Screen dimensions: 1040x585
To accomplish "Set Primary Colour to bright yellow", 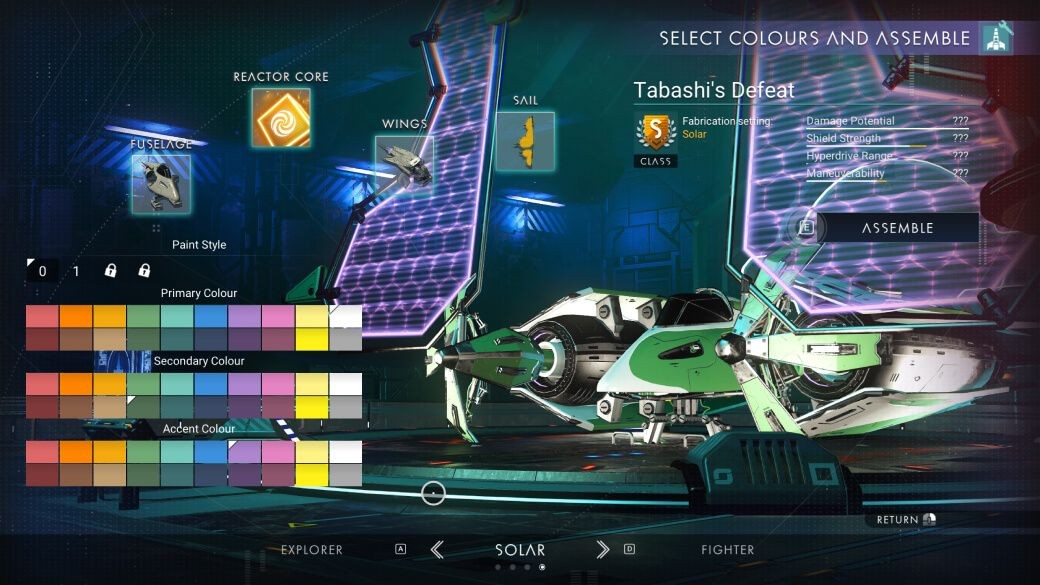I will [x=312, y=339].
